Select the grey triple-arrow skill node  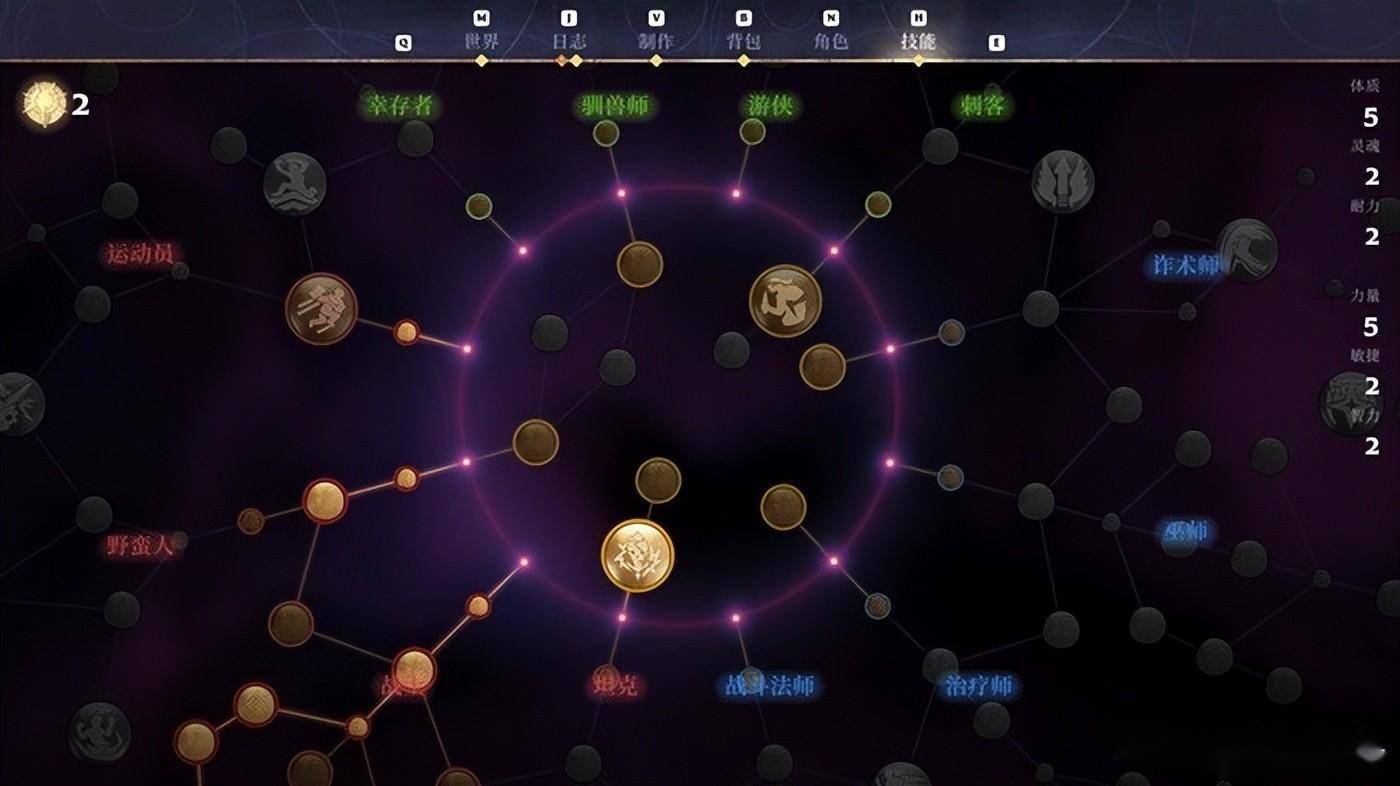(1062, 181)
